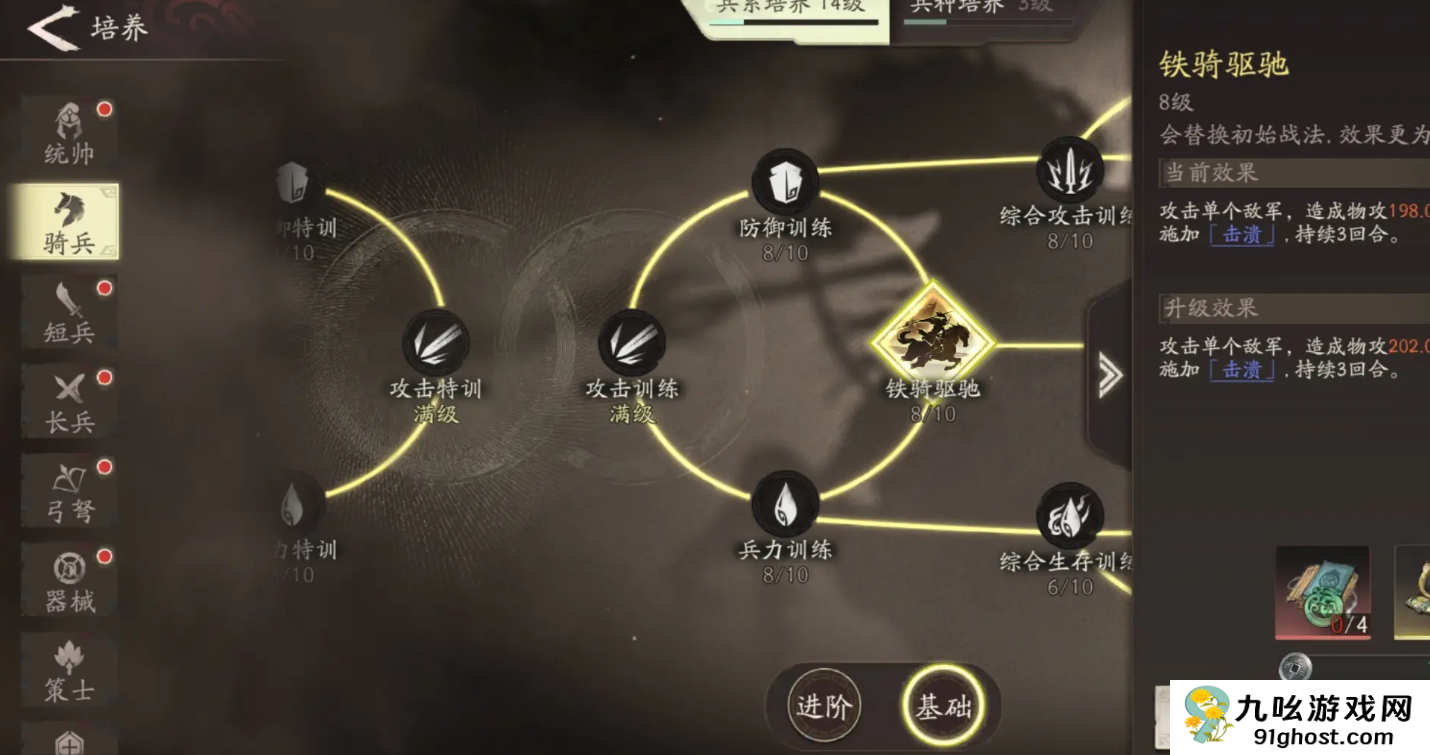
Task: Click the 攻击训练 skill node
Action: click(632, 344)
